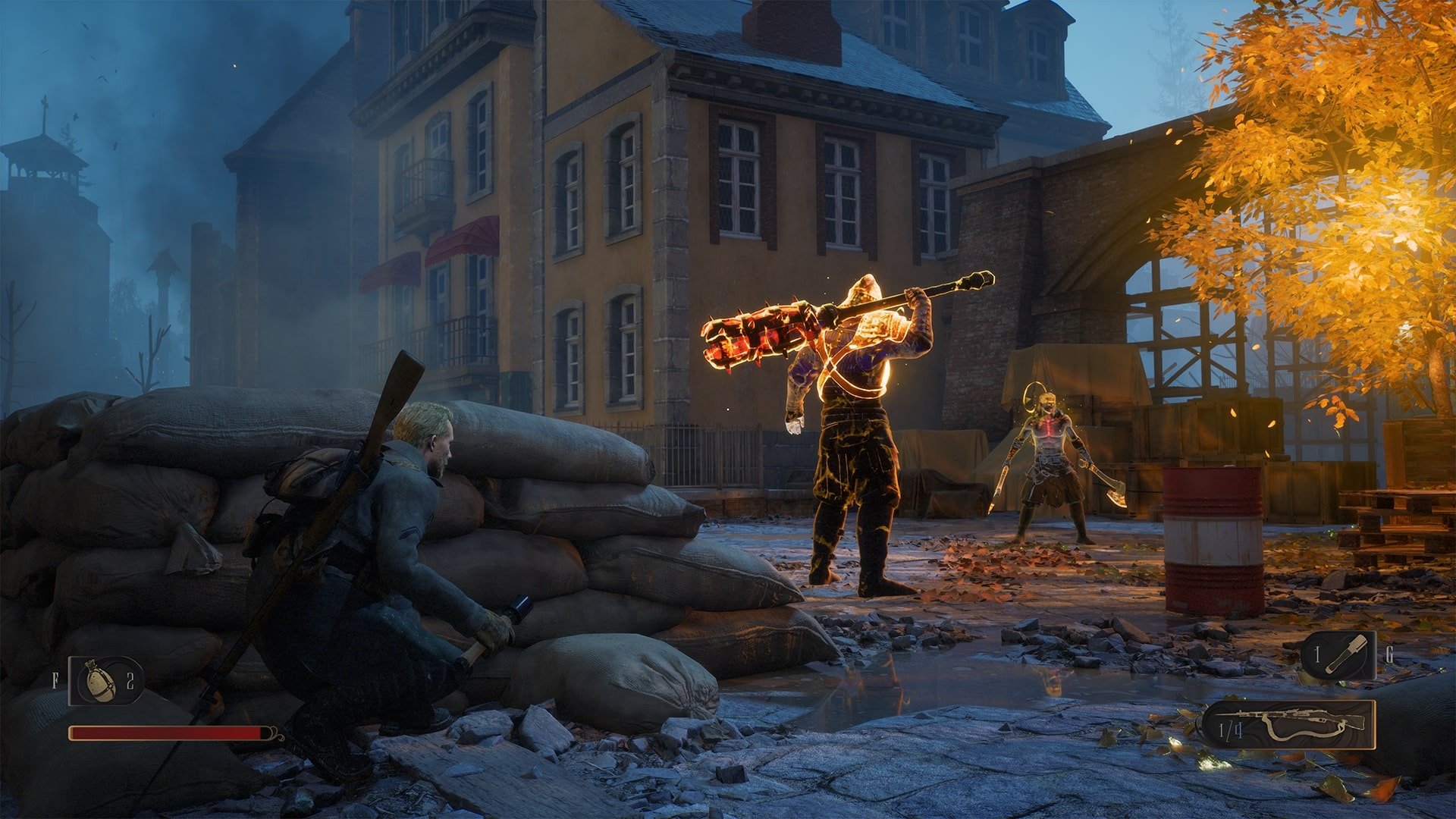Select the canteen flask item slot
1456x819 pixels.
[105, 680]
